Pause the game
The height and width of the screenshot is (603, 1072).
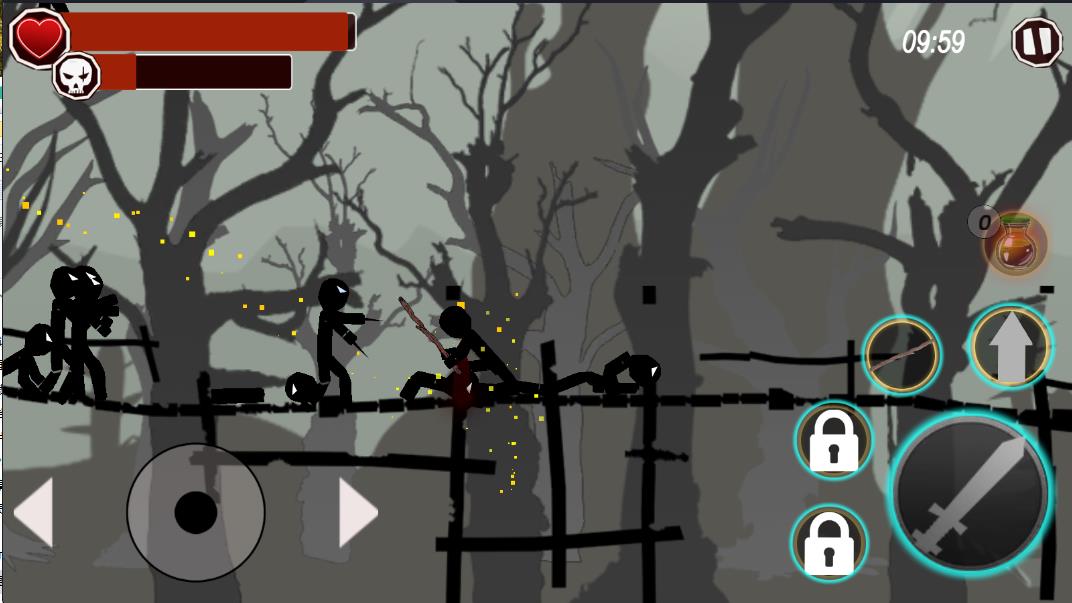[1037, 42]
